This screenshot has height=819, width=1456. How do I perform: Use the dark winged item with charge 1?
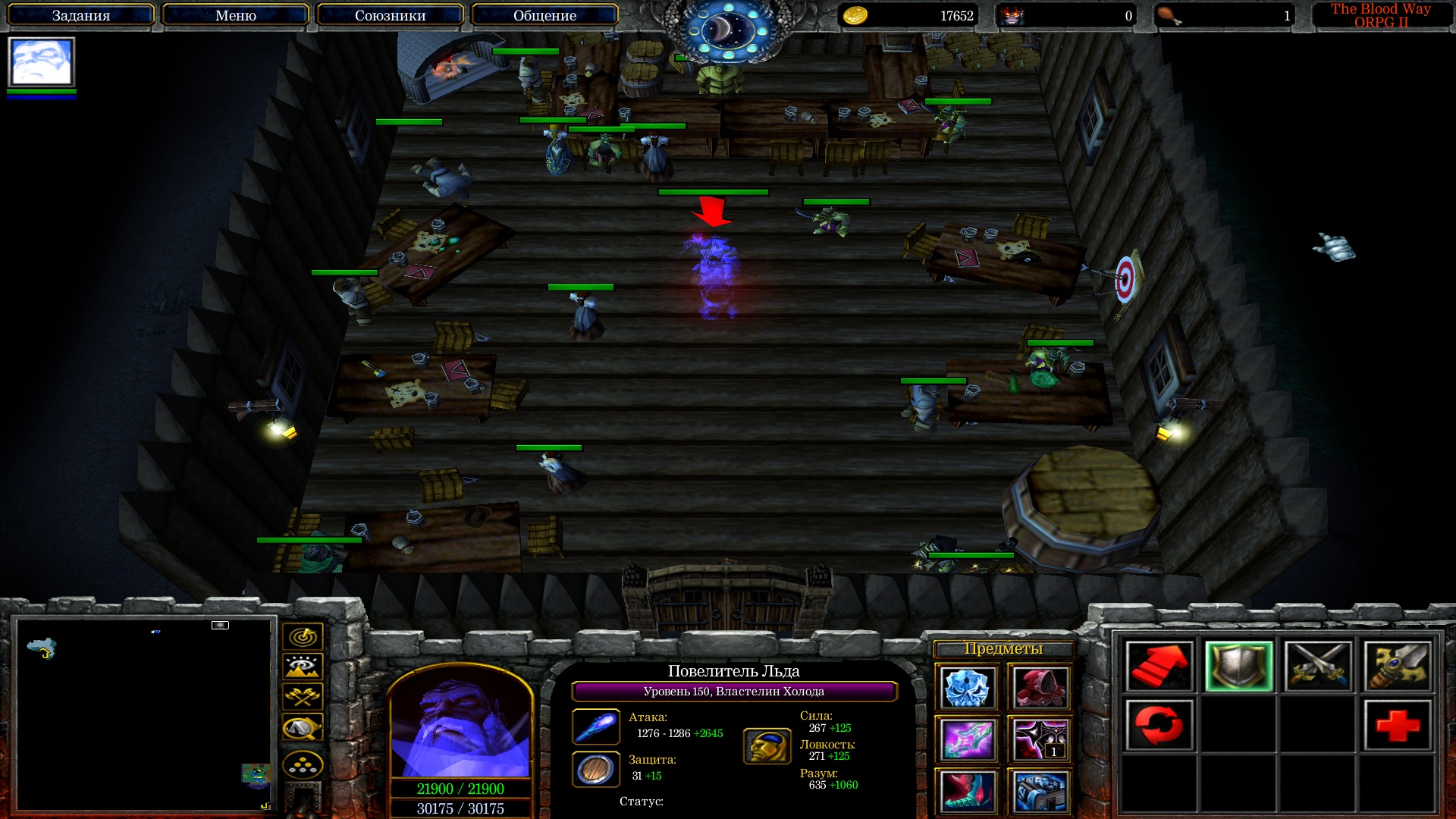pyautogui.click(x=1039, y=739)
